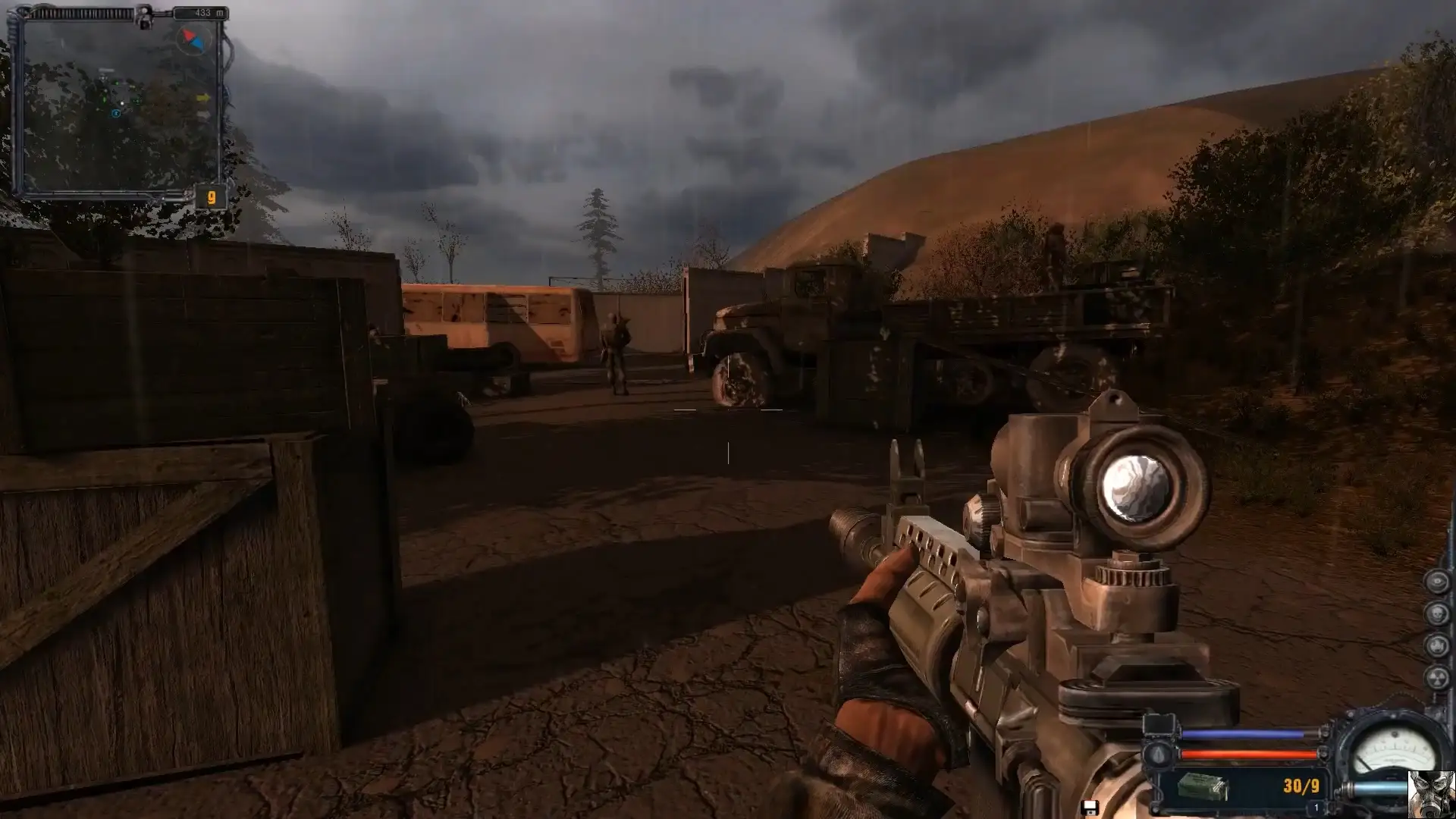Click the gas mask portrait thumbnail
The height and width of the screenshot is (819, 1456).
(1431, 794)
